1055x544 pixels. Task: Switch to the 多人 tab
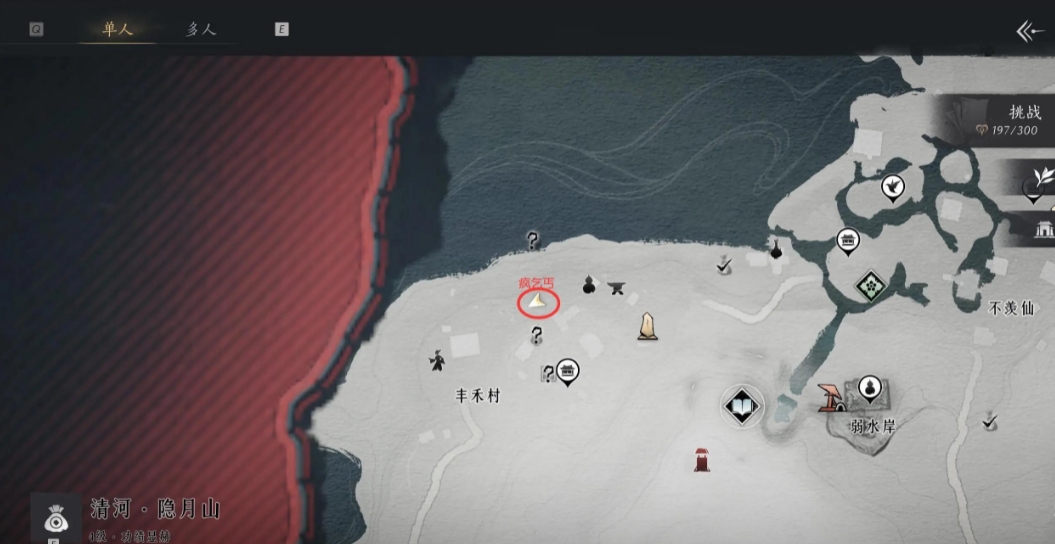[x=200, y=29]
